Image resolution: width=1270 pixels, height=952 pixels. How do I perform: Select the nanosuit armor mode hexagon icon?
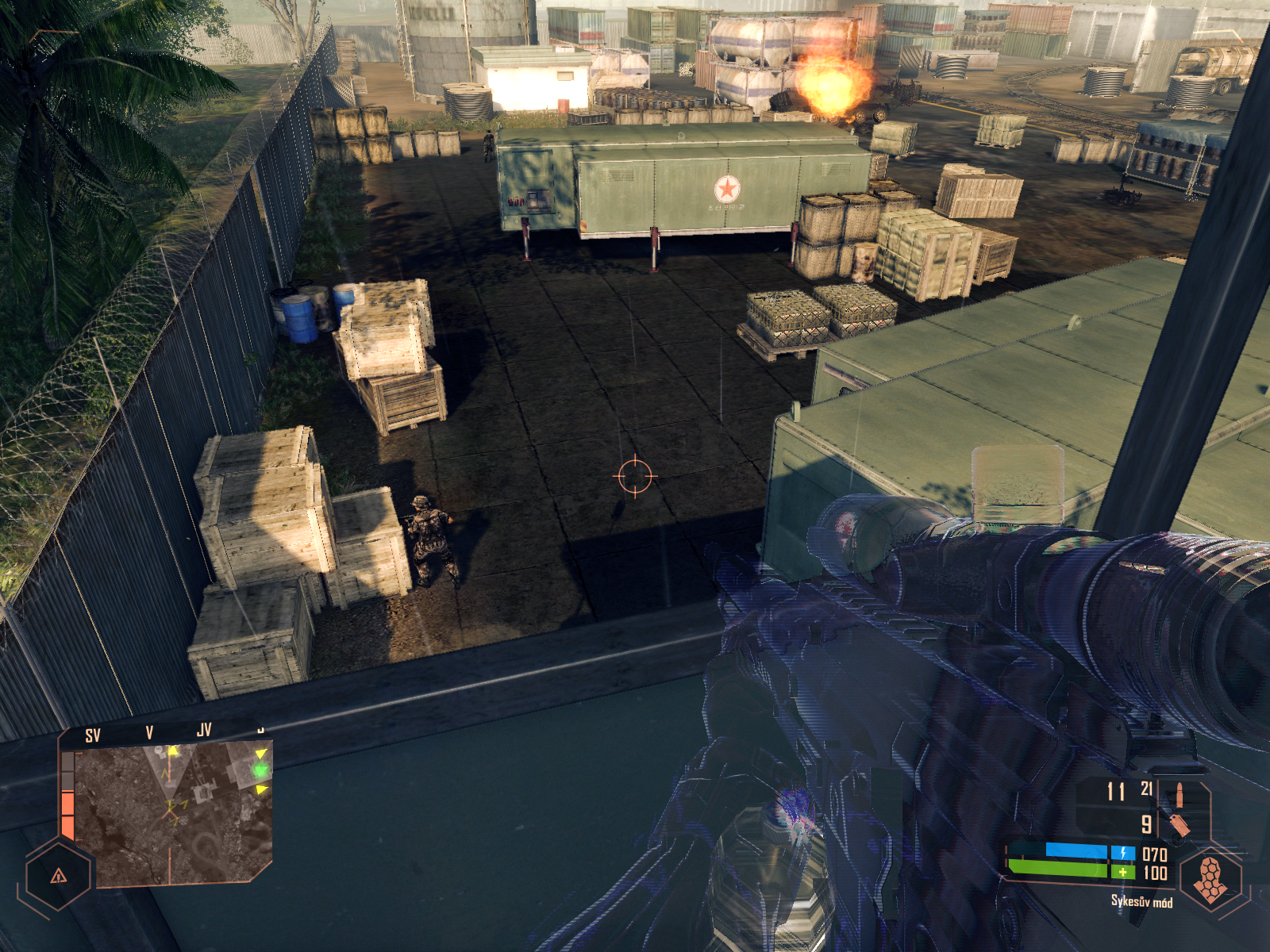coord(1210,878)
